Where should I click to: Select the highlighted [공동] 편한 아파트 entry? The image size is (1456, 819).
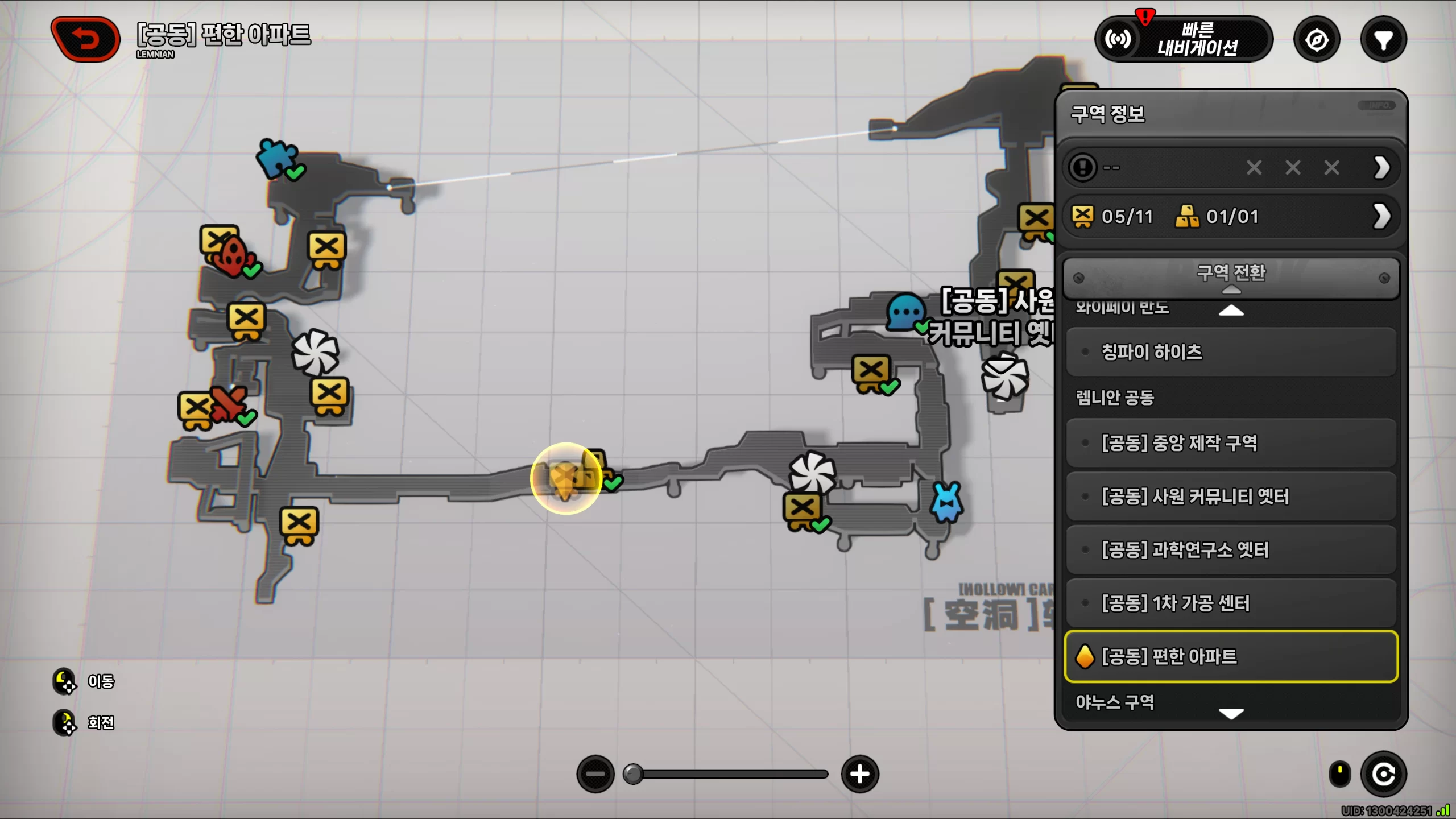1231,656
